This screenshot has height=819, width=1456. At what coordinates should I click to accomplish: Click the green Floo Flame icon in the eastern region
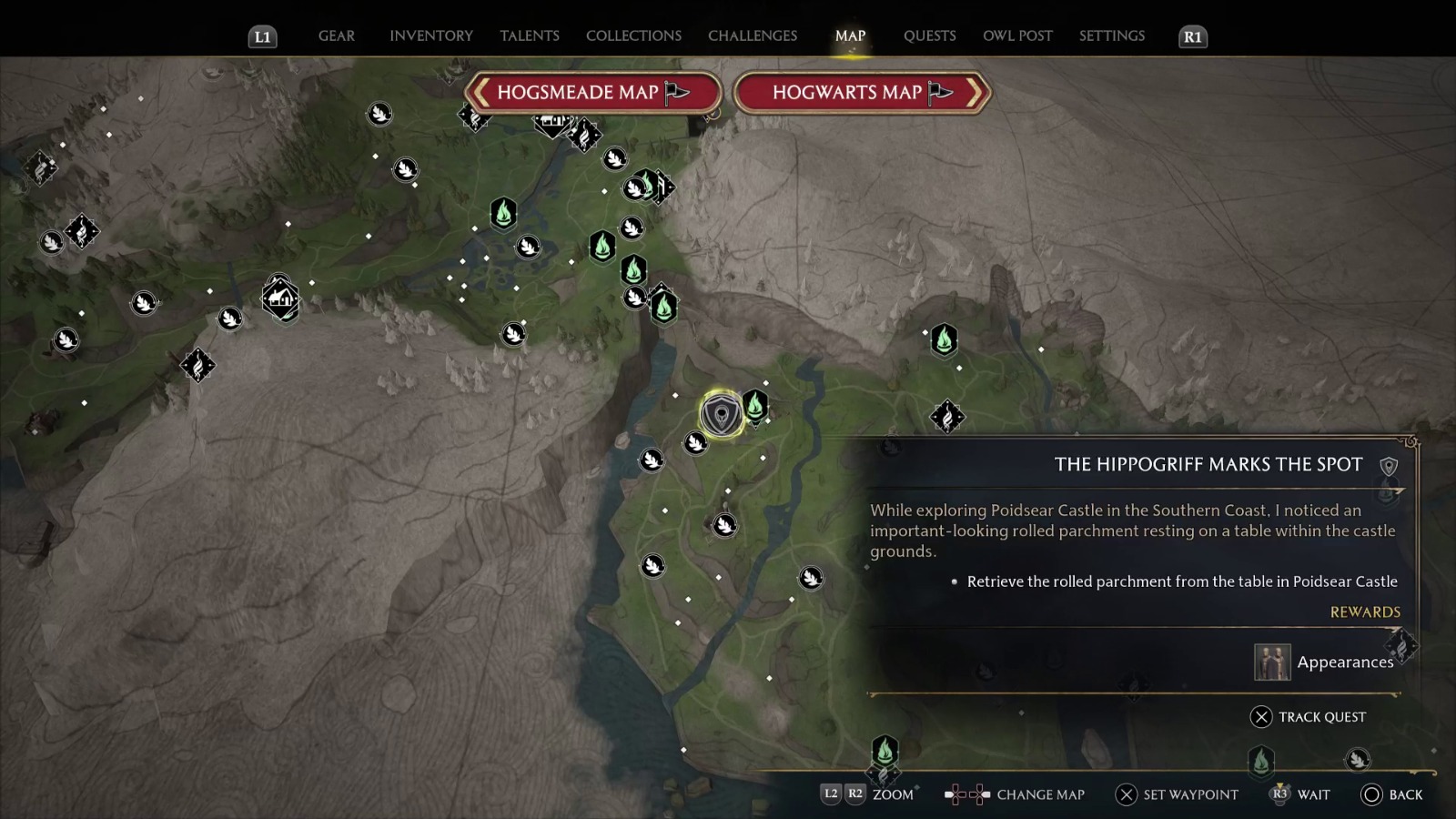click(x=944, y=341)
